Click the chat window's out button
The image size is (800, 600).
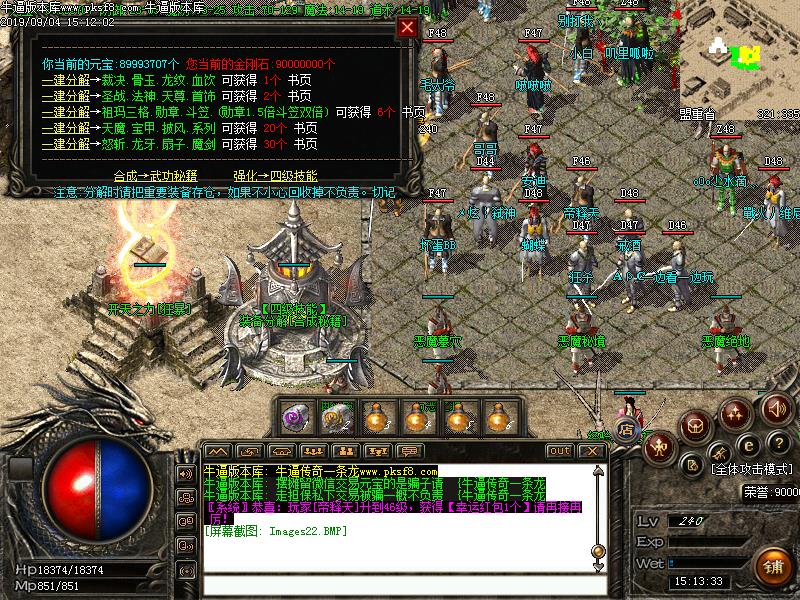click(560, 451)
